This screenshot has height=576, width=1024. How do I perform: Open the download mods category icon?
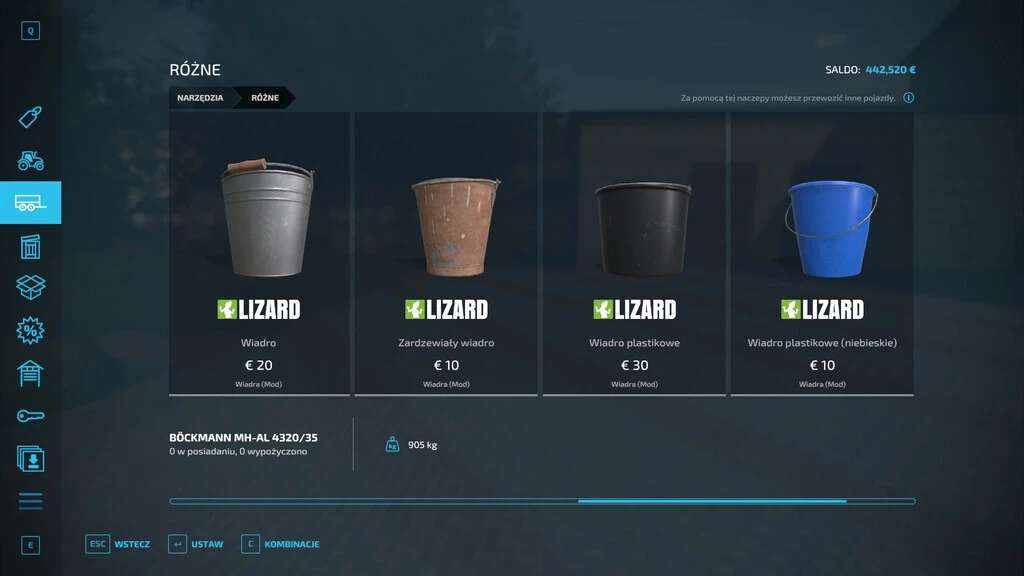(30, 458)
